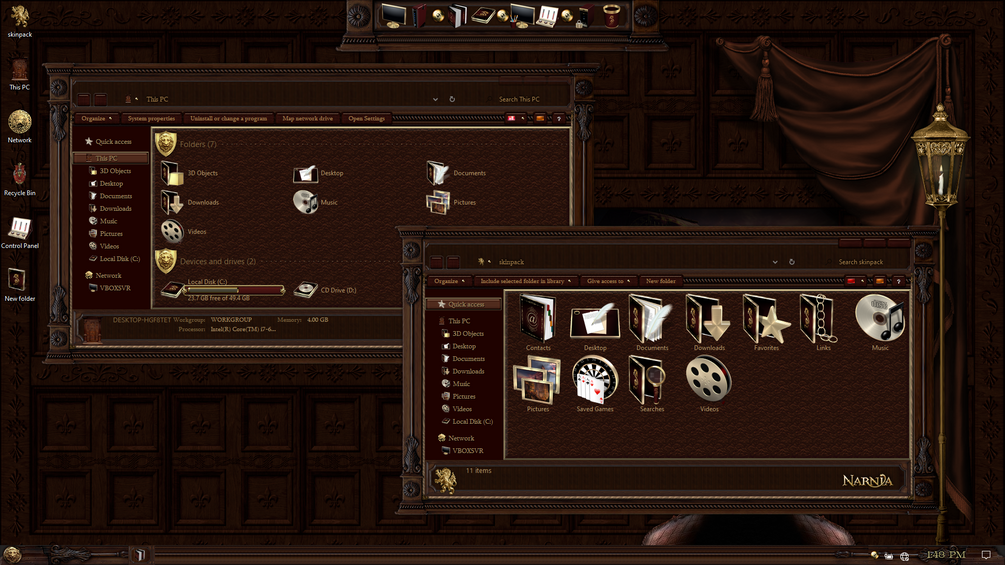This screenshot has width=1005, height=565.
Task: Open Settings from the This PC toolbar
Action: click(366, 118)
